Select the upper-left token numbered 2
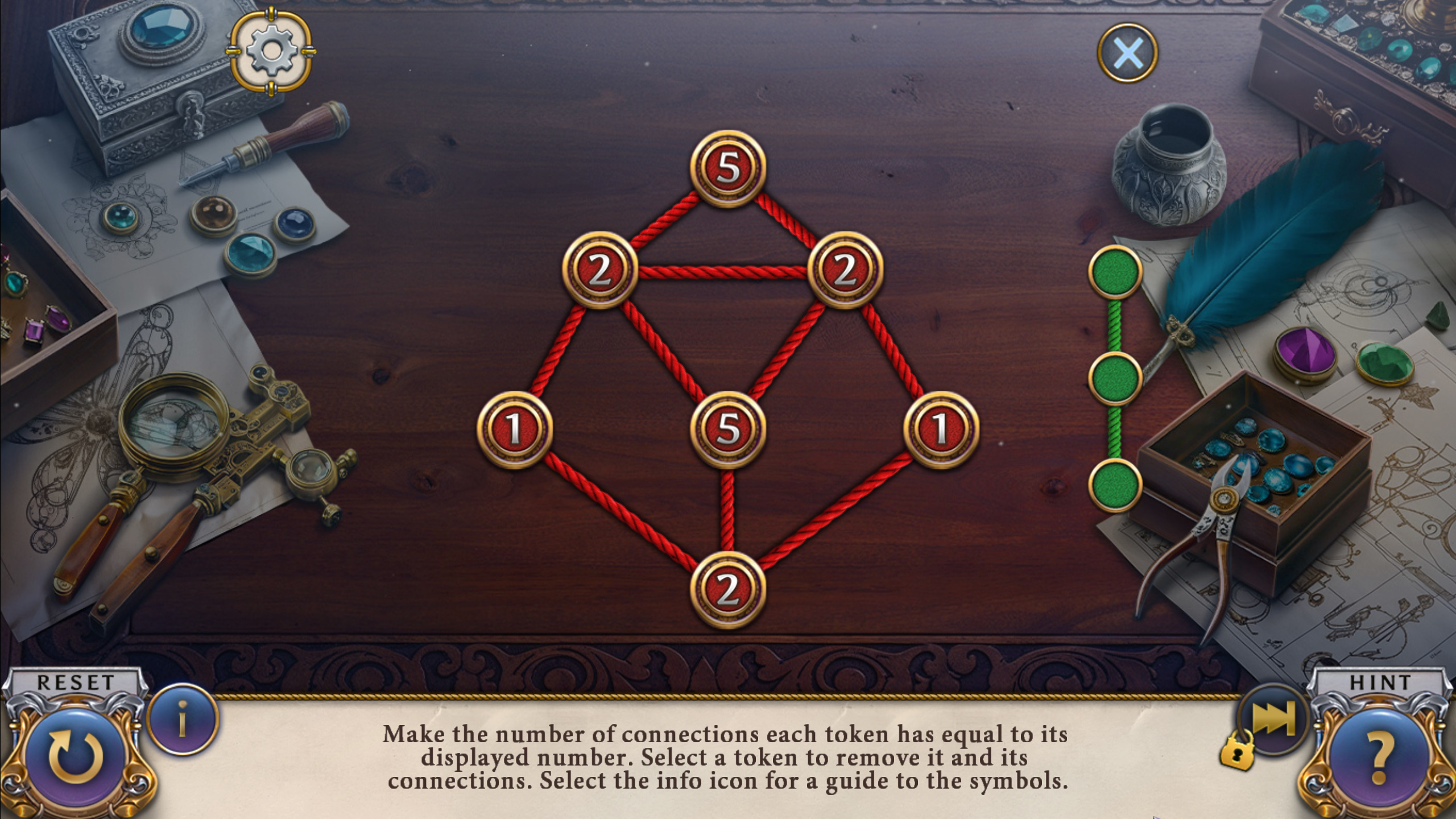 tap(599, 270)
